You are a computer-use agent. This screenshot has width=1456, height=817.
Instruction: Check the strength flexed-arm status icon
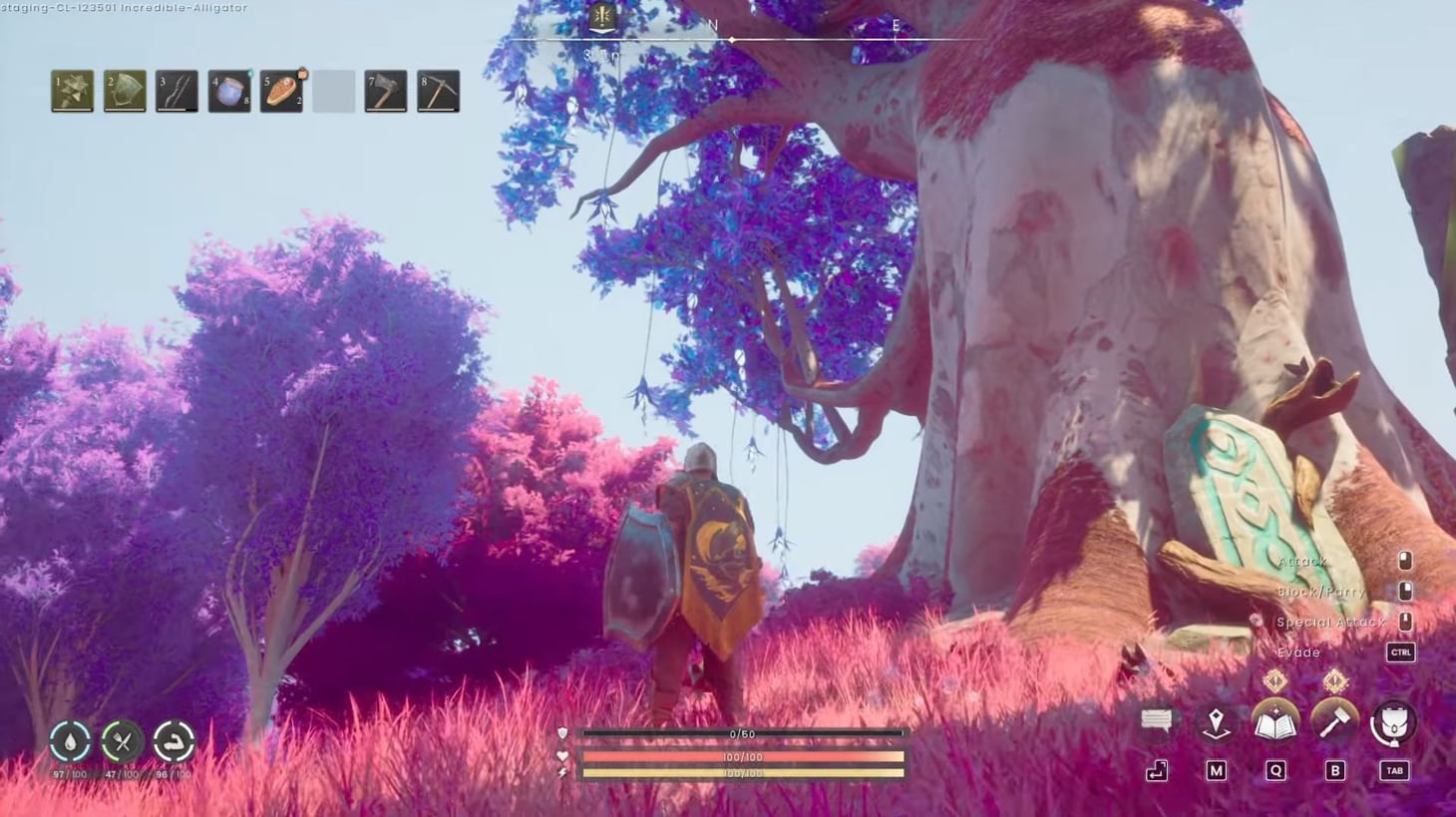click(x=173, y=738)
